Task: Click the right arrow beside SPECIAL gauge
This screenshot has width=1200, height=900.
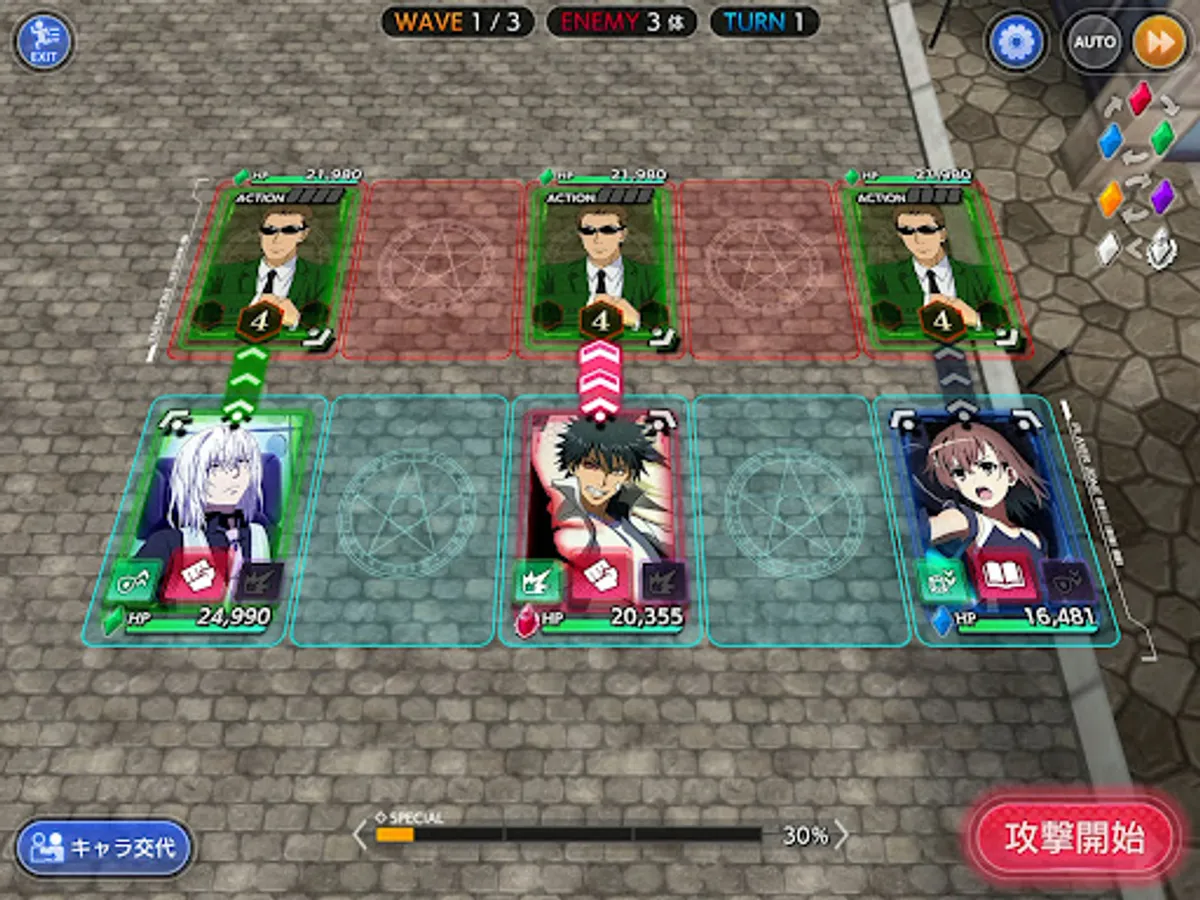Action: coord(841,835)
